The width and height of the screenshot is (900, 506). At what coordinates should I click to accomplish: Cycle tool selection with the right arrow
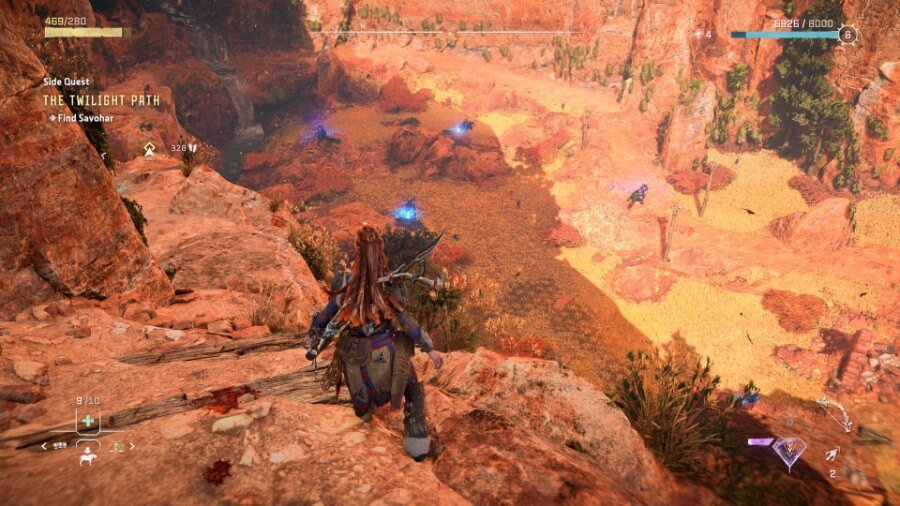coord(132,446)
